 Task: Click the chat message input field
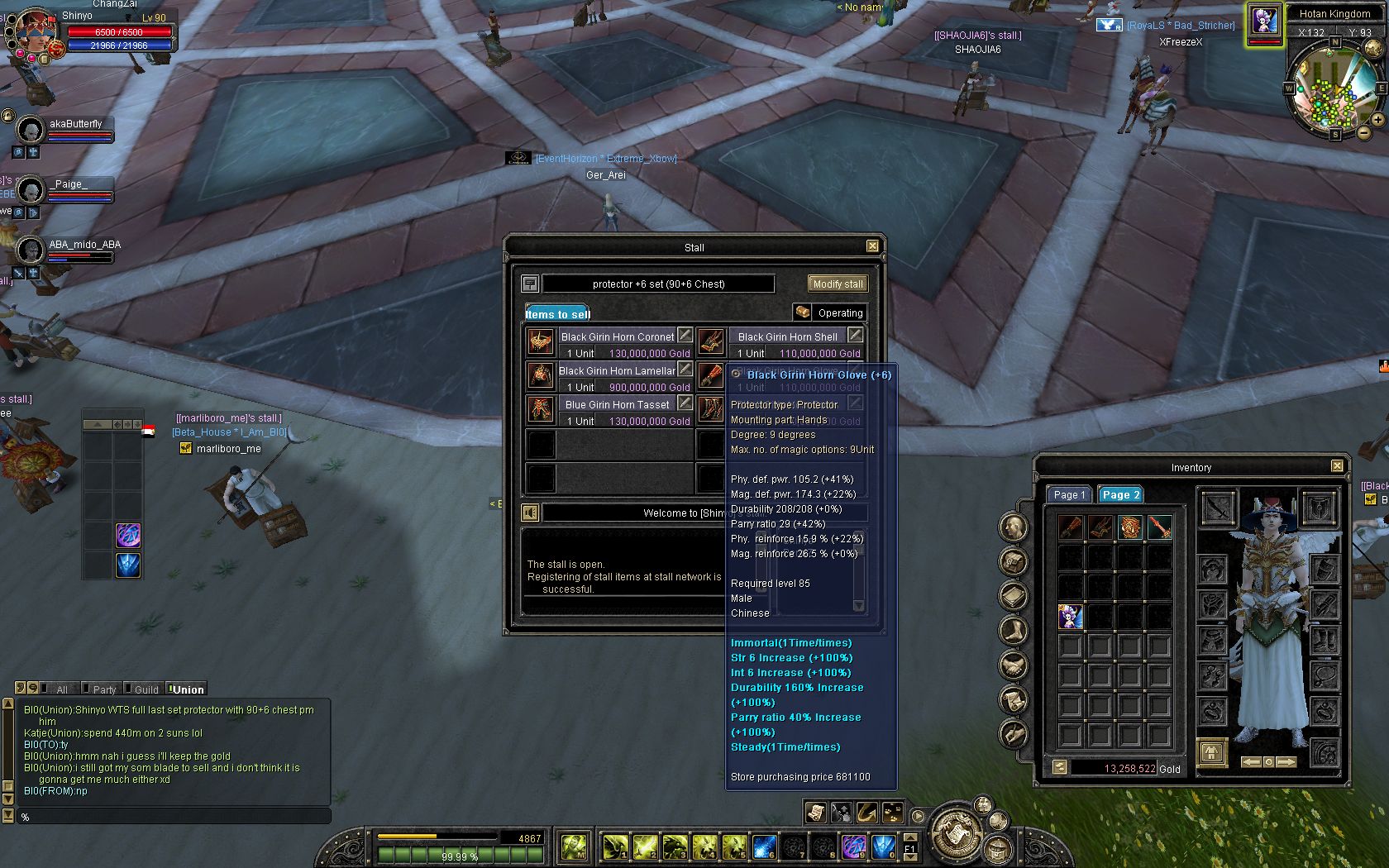coord(174,817)
